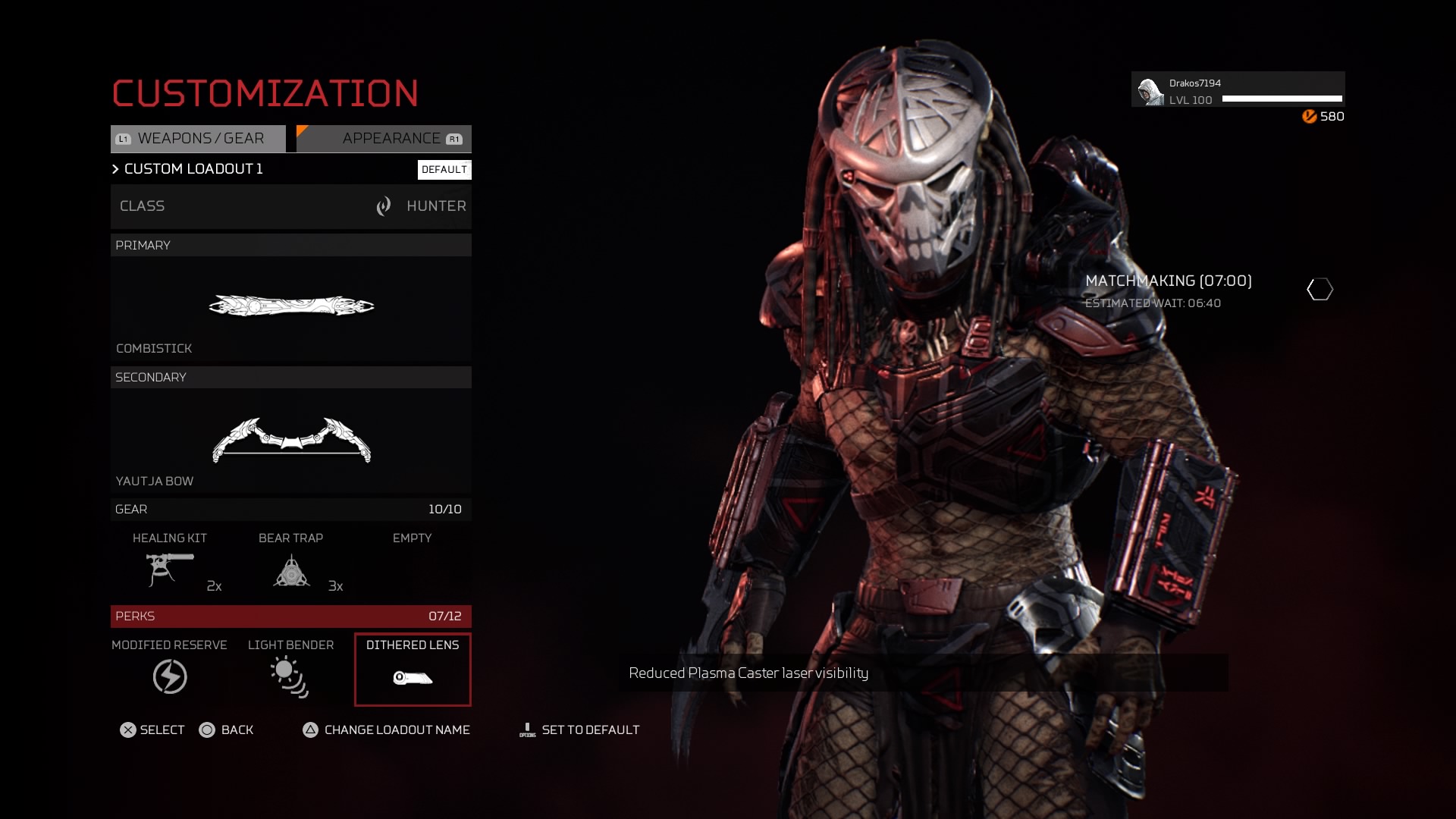The width and height of the screenshot is (1456, 819).
Task: Select the Custom Loadout 1 row
Action: (x=193, y=169)
